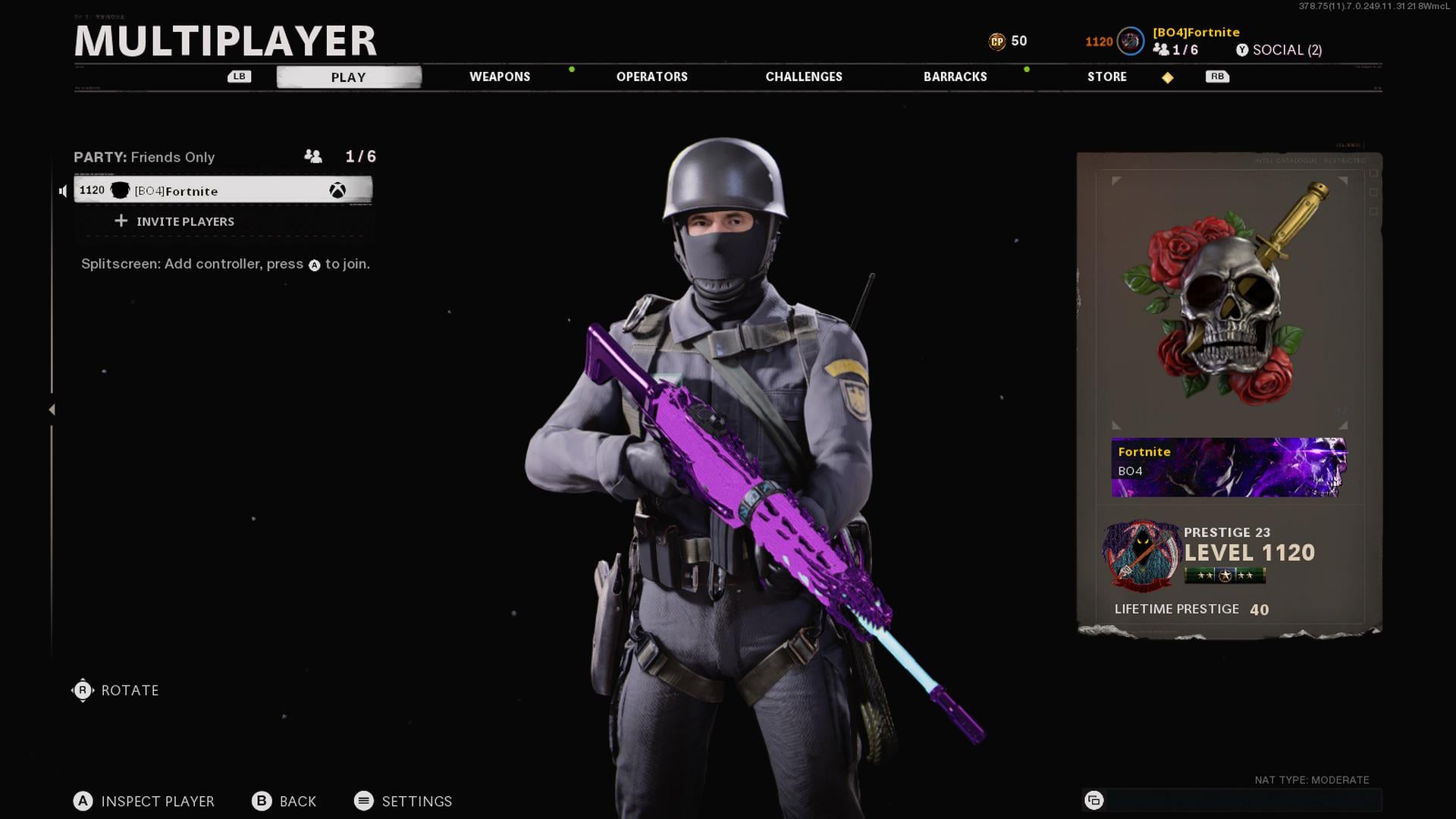Image resolution: width=1456 pixels, height=819 pixels.
Task: Go to the Operators tab
Action: [x=651, y=77]
